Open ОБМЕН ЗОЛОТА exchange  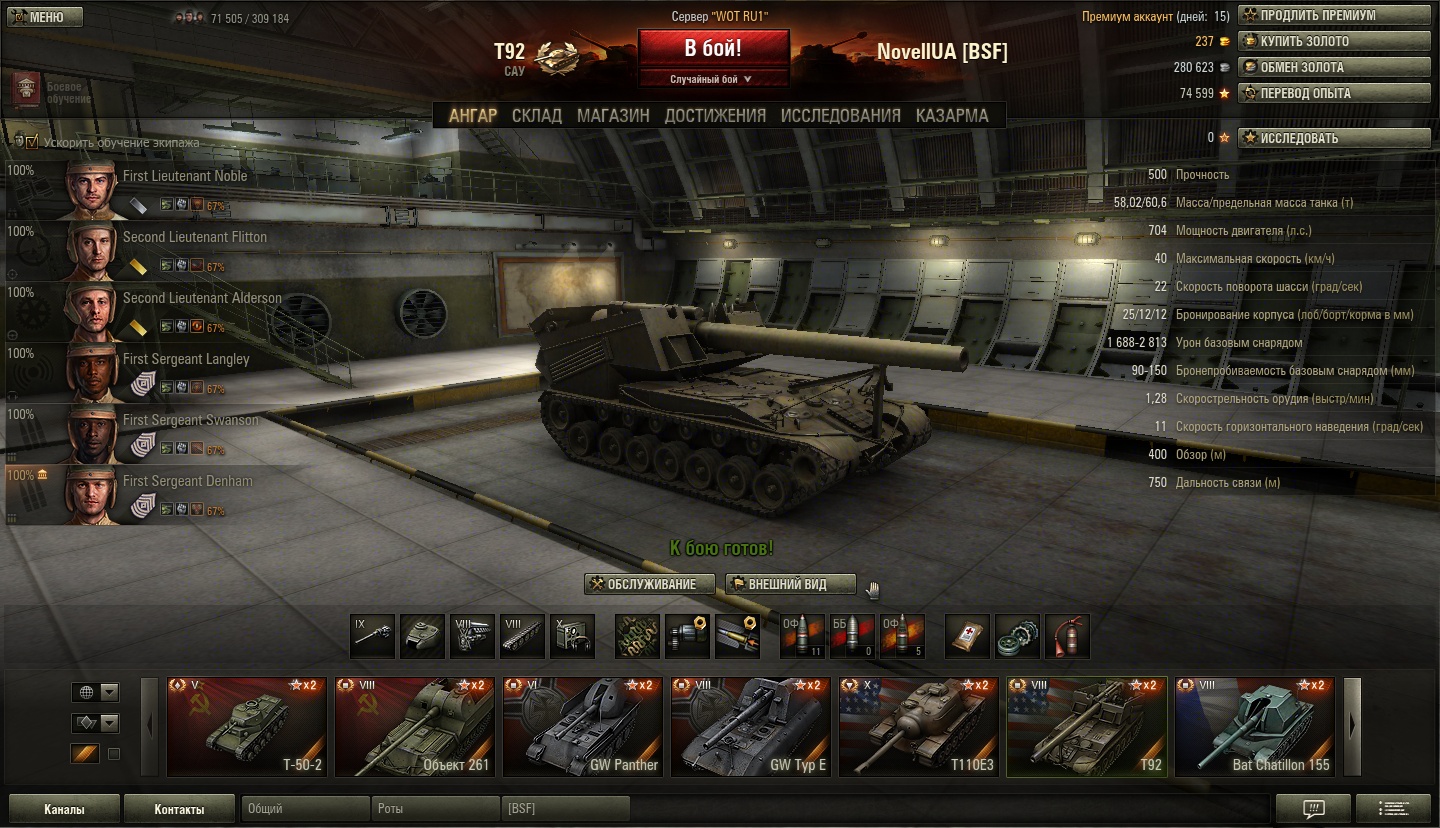click(x=1334, y=68)
